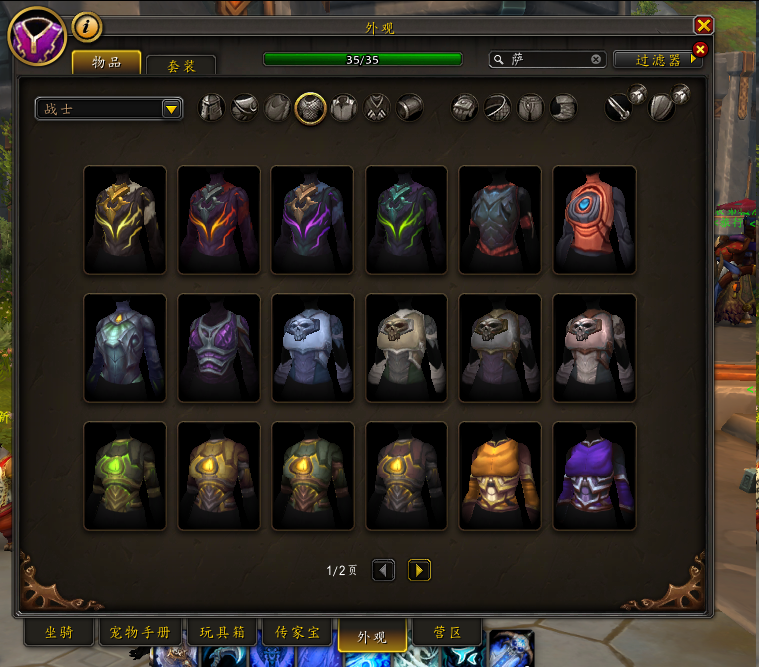Open the 坐骑 mounts tab
Image resolution: width=759 pixels, height=667 pixels.
tap(59, 633)
